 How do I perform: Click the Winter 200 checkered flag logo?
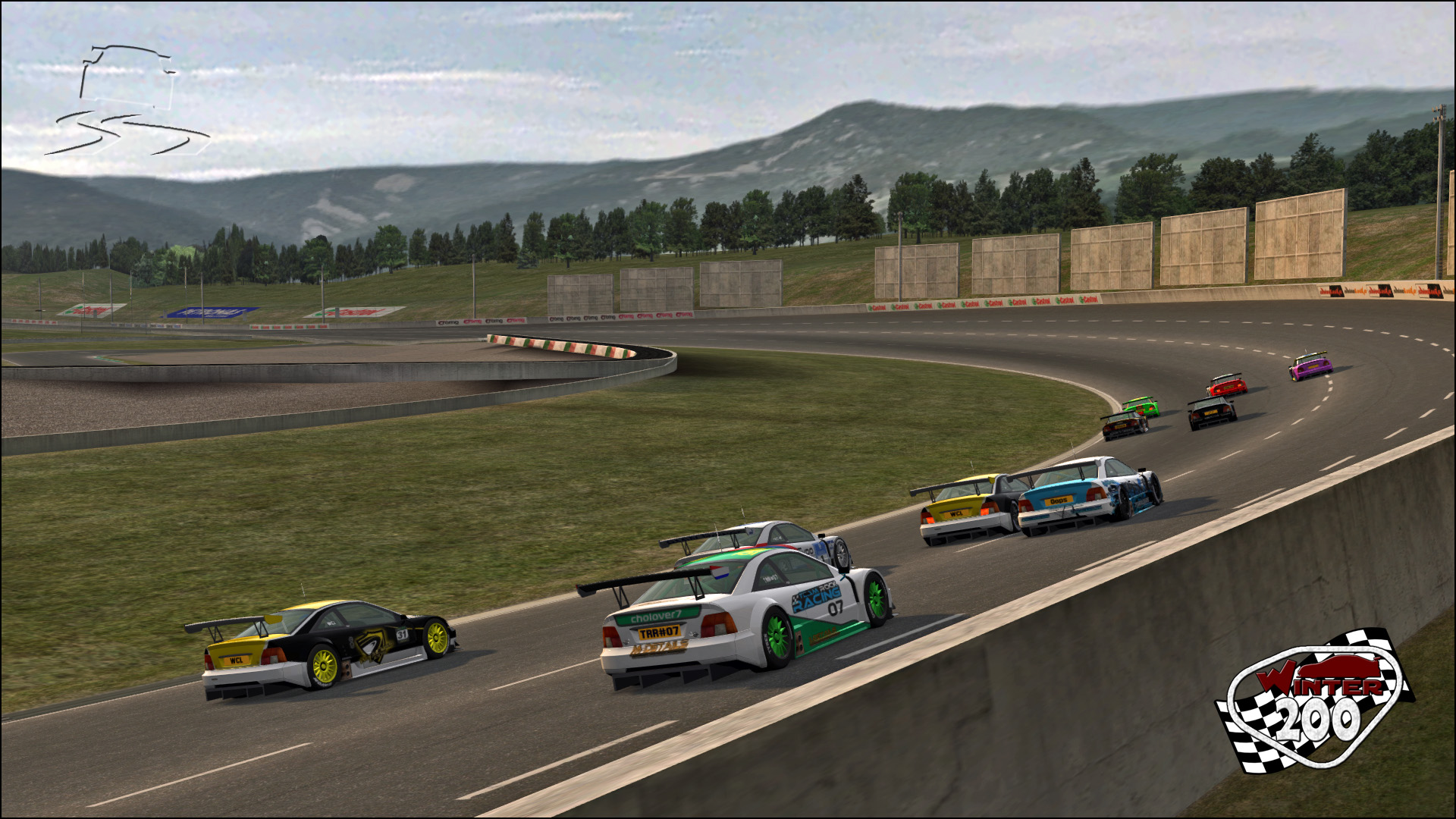(x=1314, y=699)
